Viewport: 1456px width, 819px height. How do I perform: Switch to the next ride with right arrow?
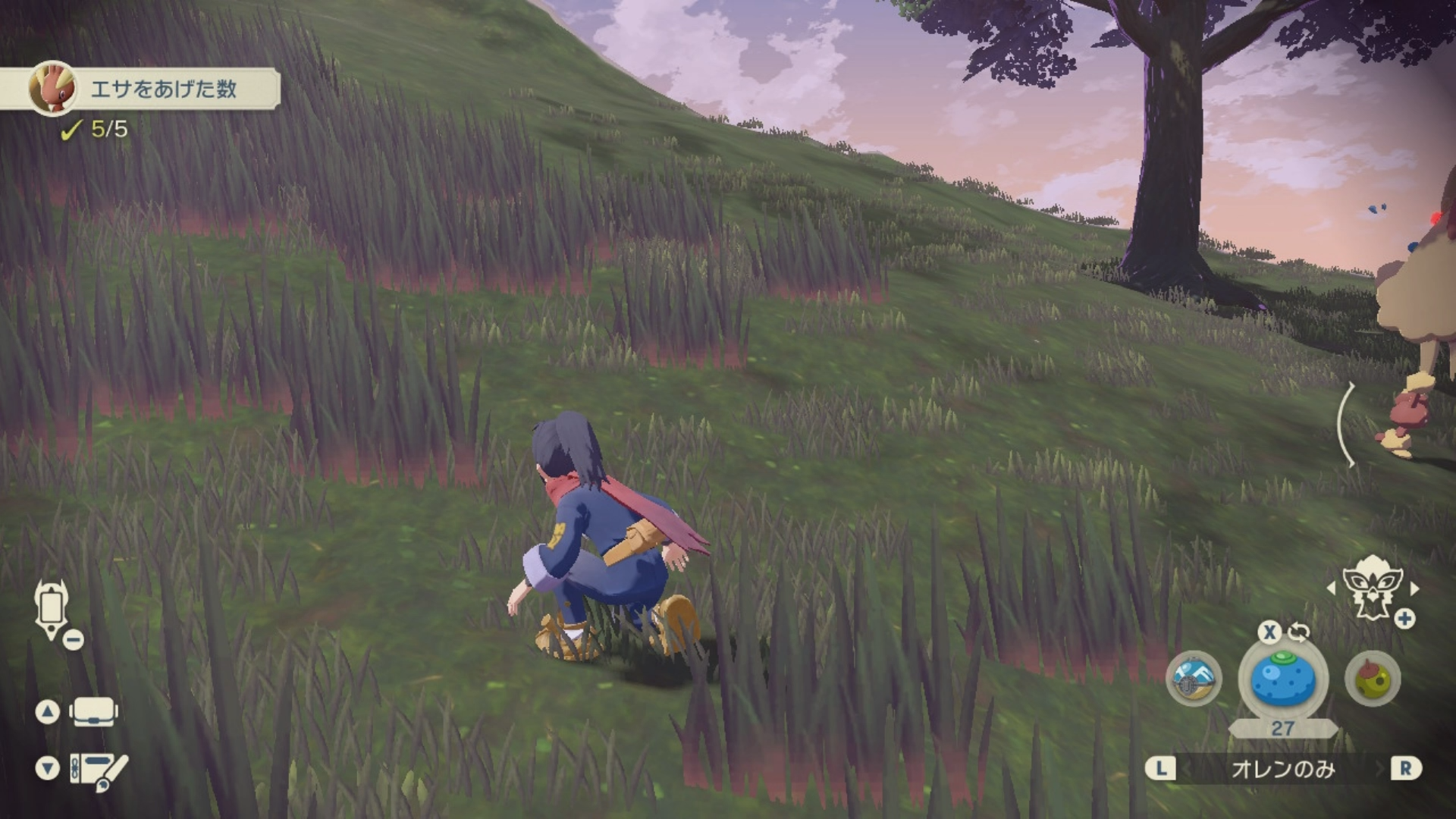click(x=1414, y=588)
